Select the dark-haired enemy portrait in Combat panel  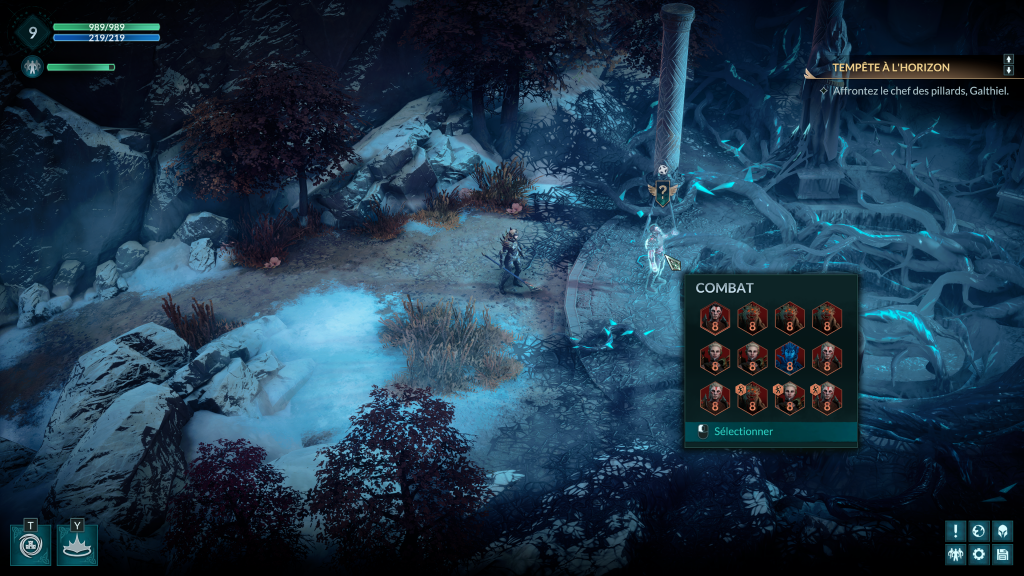(x=715, y=319)
